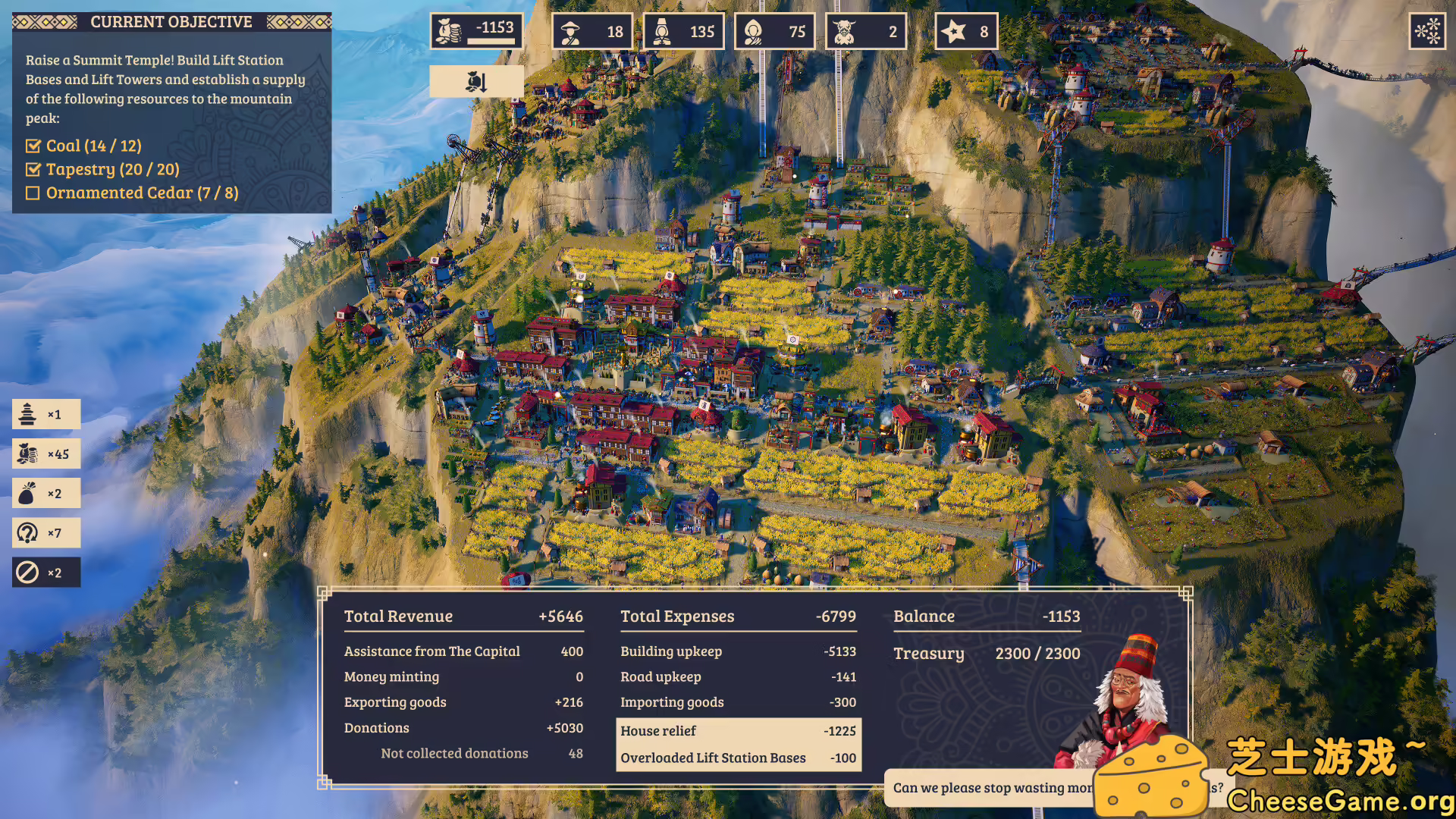Expand the Total Revenue breakdown
The height and width of the screenshot is (819, 1456).
(x=397, y=616)
